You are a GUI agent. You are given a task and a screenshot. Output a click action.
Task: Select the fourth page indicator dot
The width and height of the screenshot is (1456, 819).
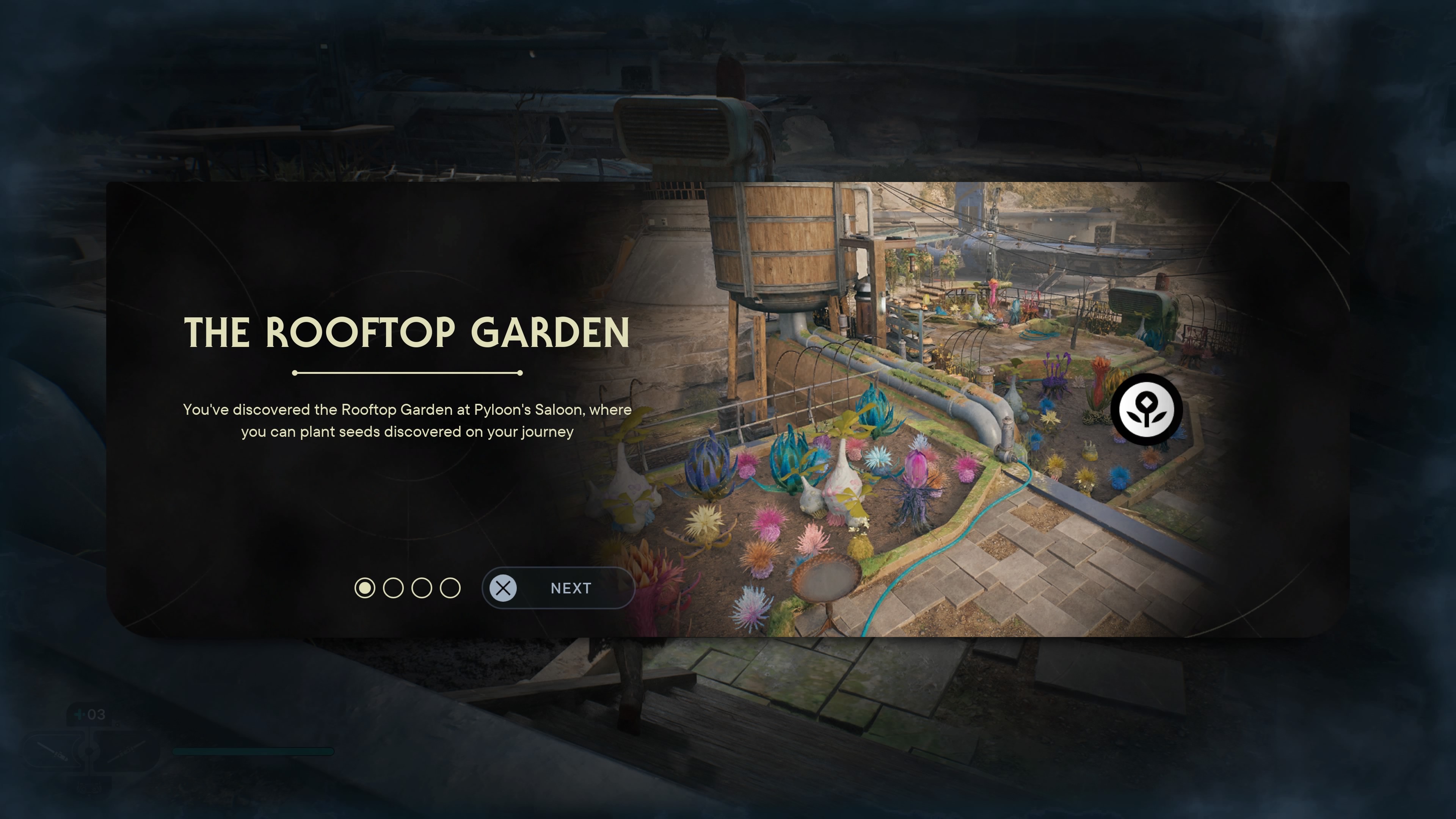pos(450,588)
